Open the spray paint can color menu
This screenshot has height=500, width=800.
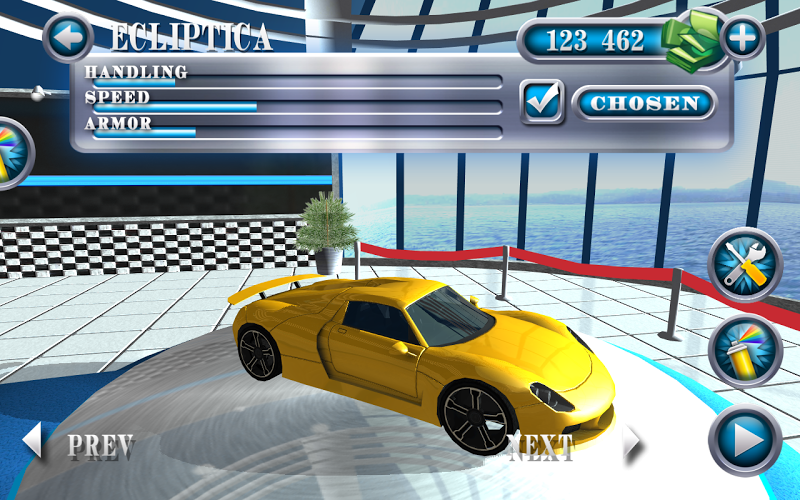pos(744,352)
